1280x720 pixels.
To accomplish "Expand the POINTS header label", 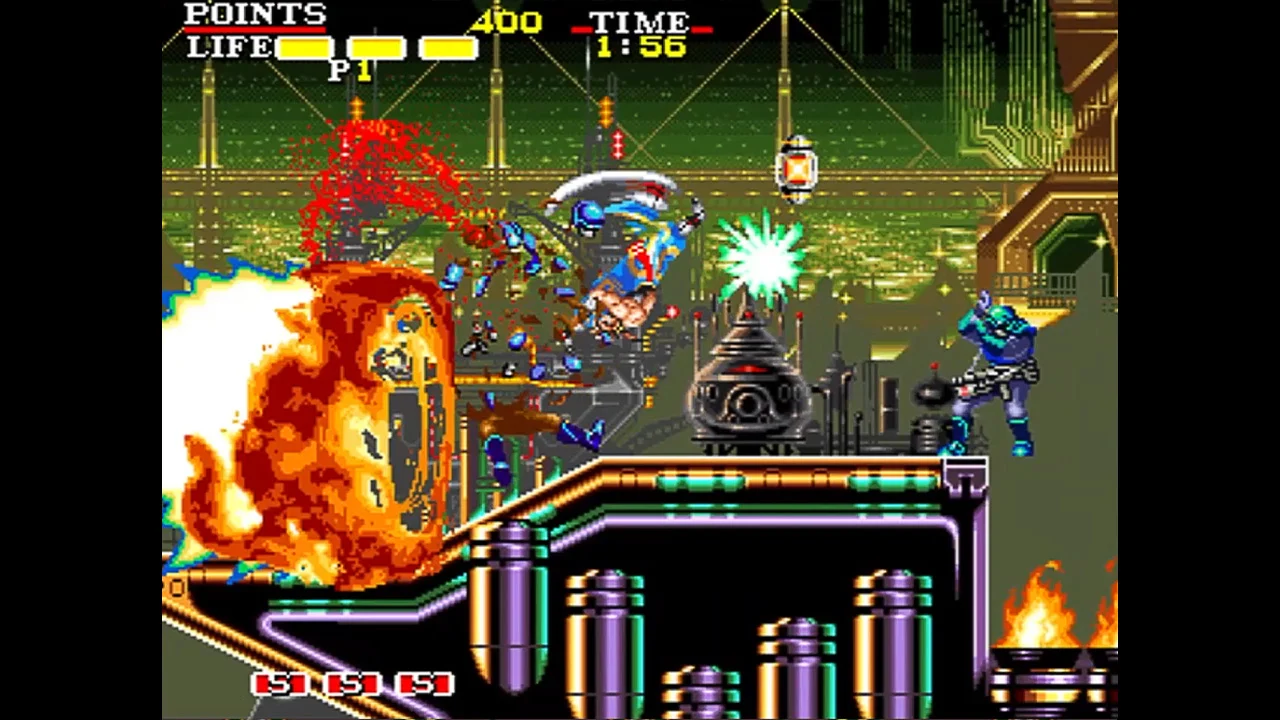I will tap(253, 16).
